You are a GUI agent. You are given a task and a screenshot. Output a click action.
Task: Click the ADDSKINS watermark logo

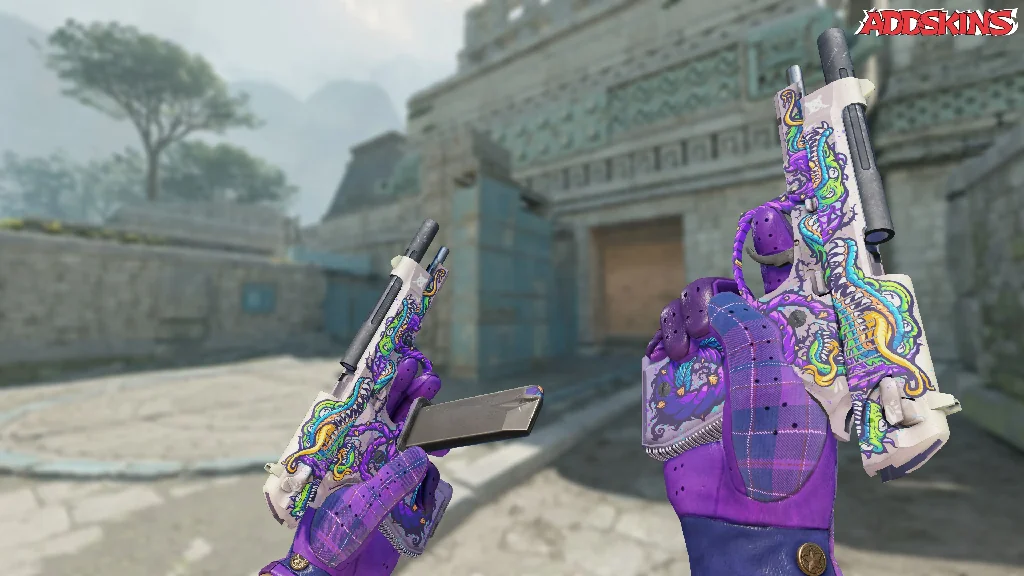pyautogui.click(x=938, y=22)
